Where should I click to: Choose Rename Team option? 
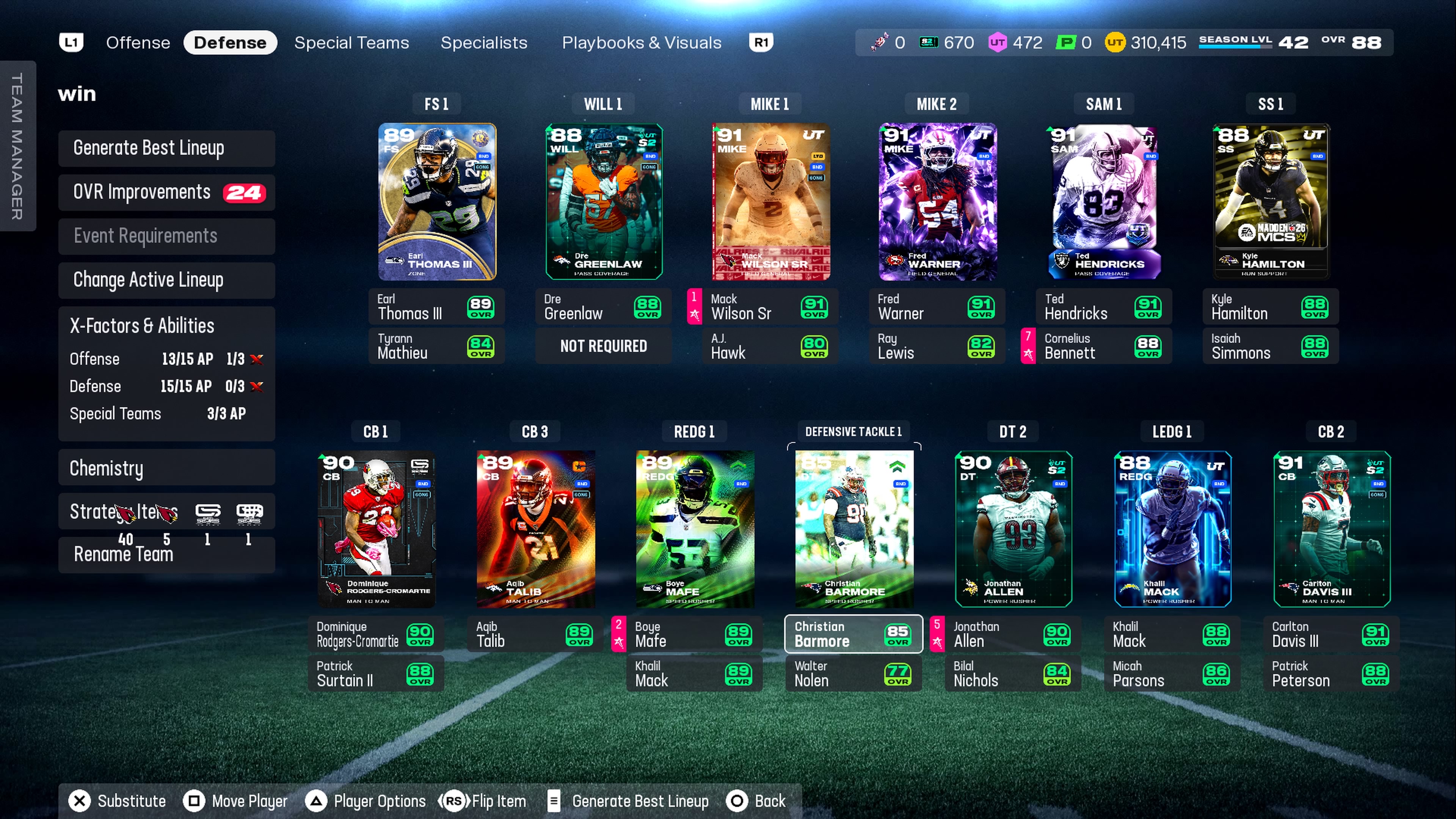[166, 554]
